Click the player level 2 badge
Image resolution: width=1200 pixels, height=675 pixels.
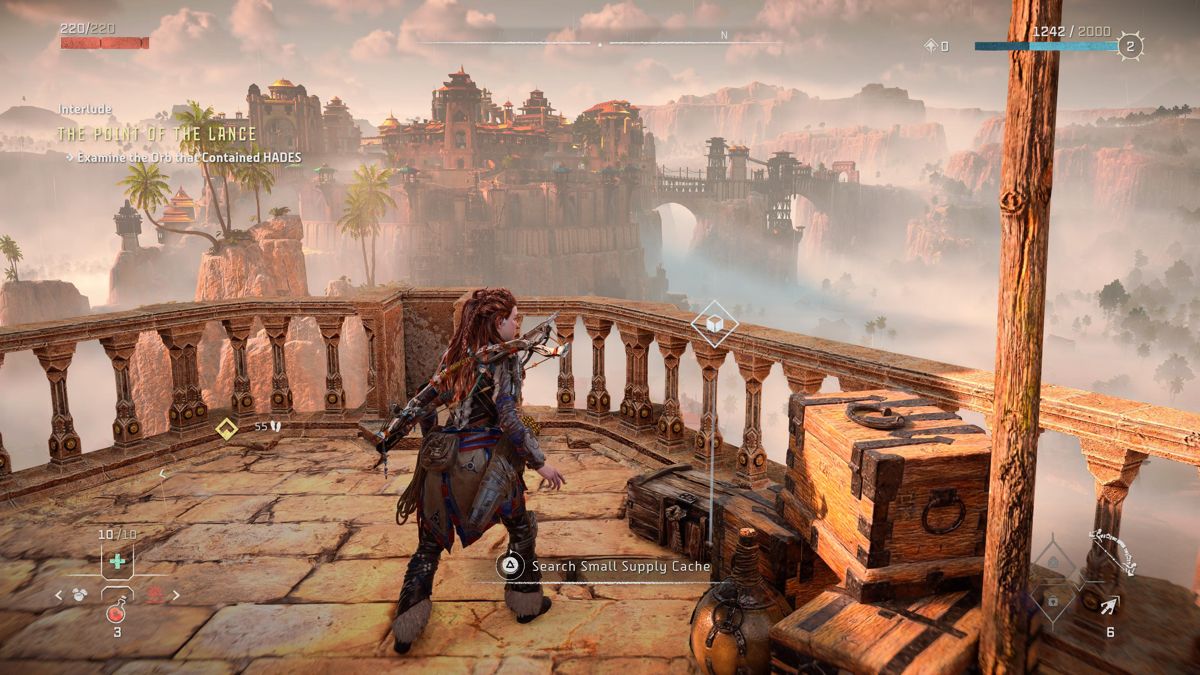point(1130,46)
